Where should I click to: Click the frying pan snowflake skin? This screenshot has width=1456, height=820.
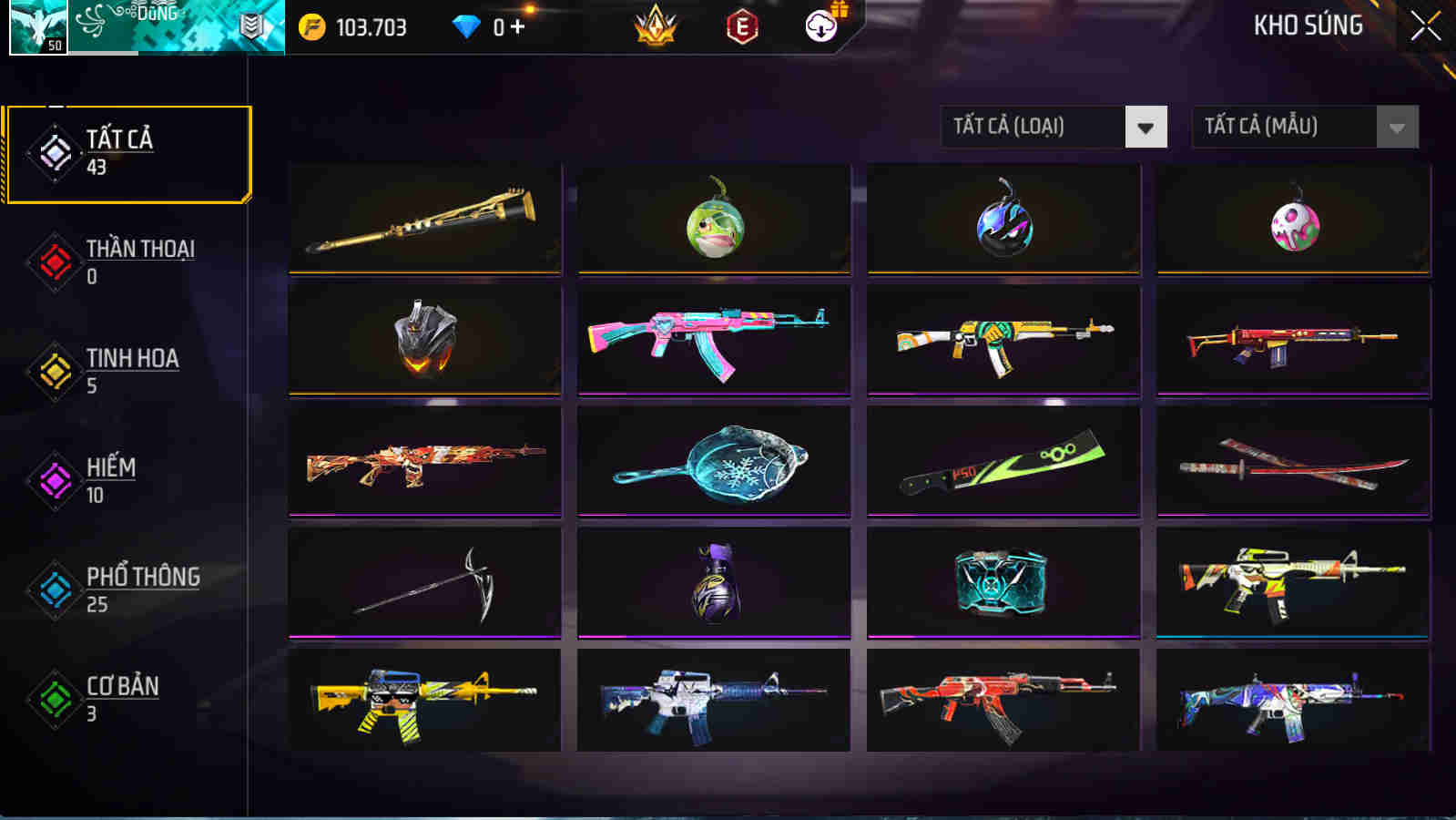713,461
